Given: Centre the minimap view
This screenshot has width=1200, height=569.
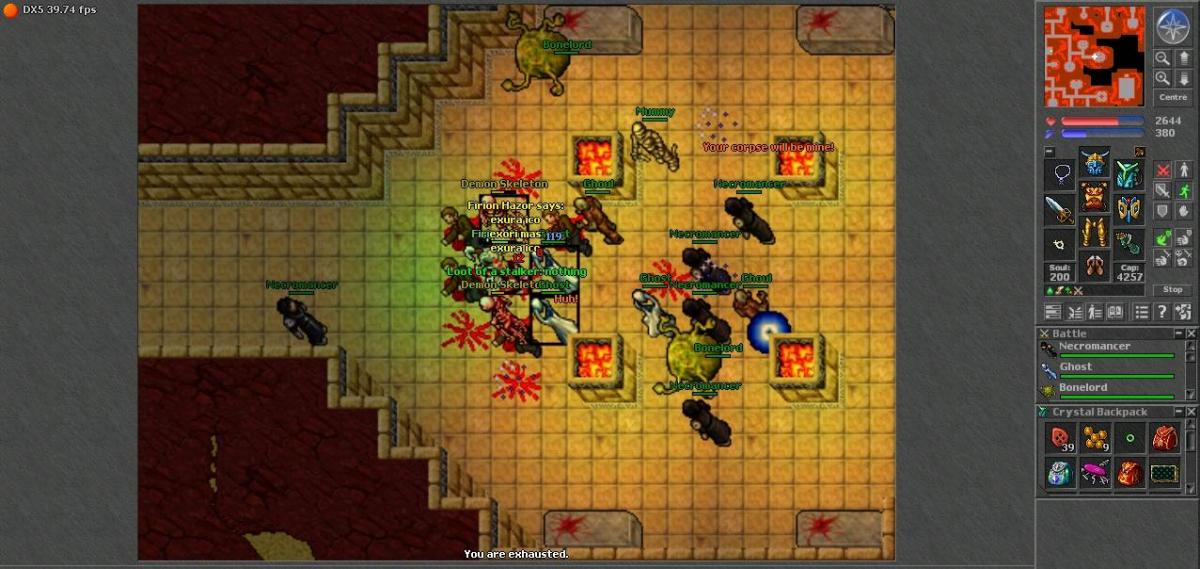Looking at the screenshot, I should point(1172,97).
